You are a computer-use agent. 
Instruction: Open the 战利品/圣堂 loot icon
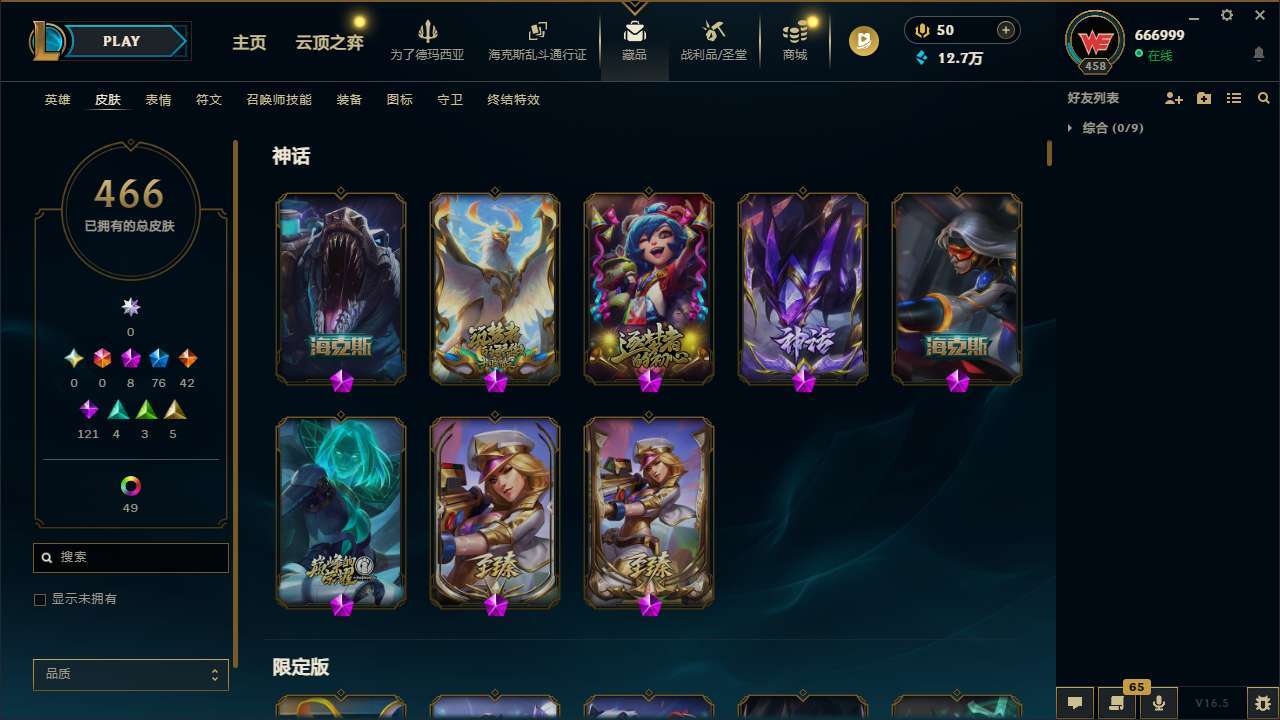pos(713,40)
